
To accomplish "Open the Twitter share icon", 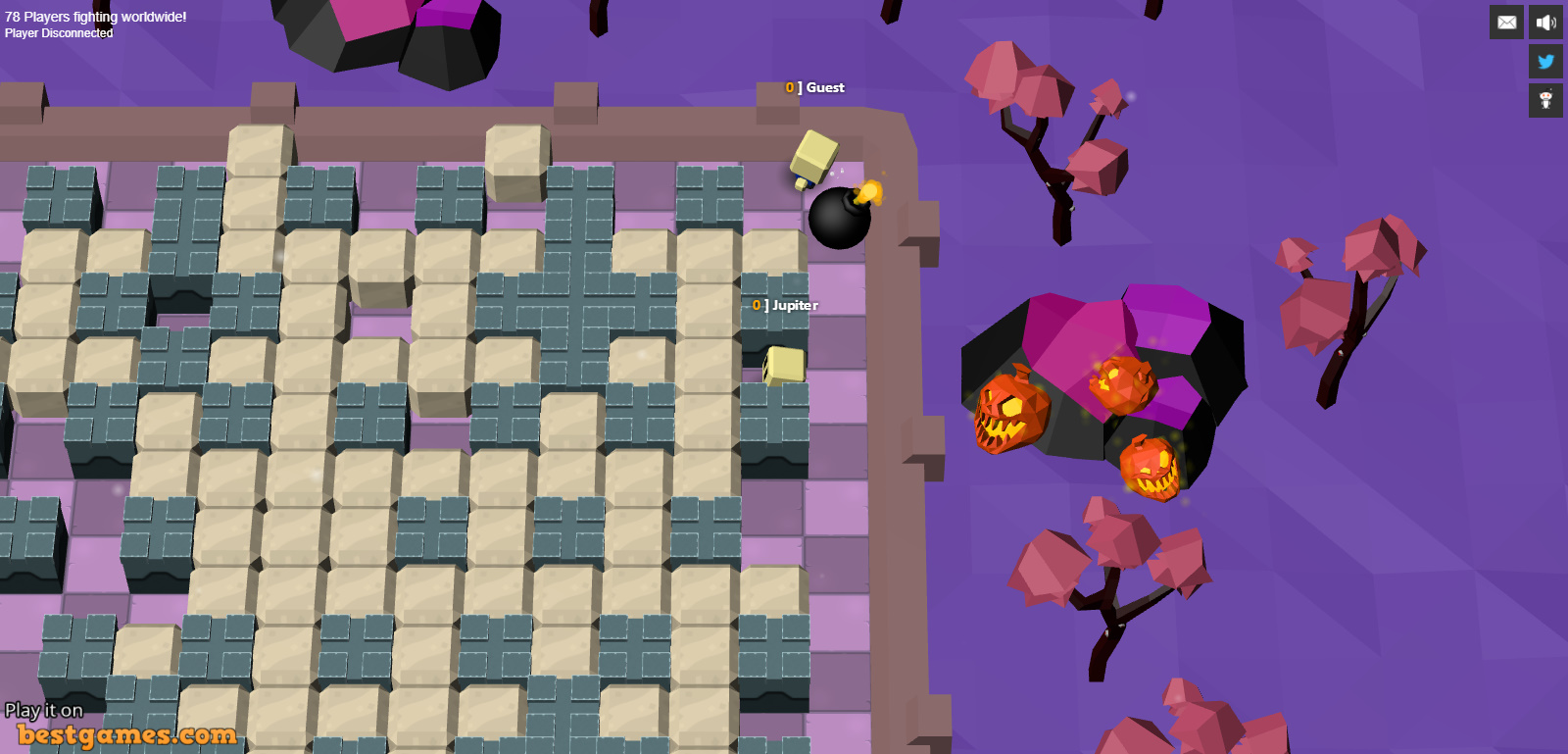I will (1545, 61).
